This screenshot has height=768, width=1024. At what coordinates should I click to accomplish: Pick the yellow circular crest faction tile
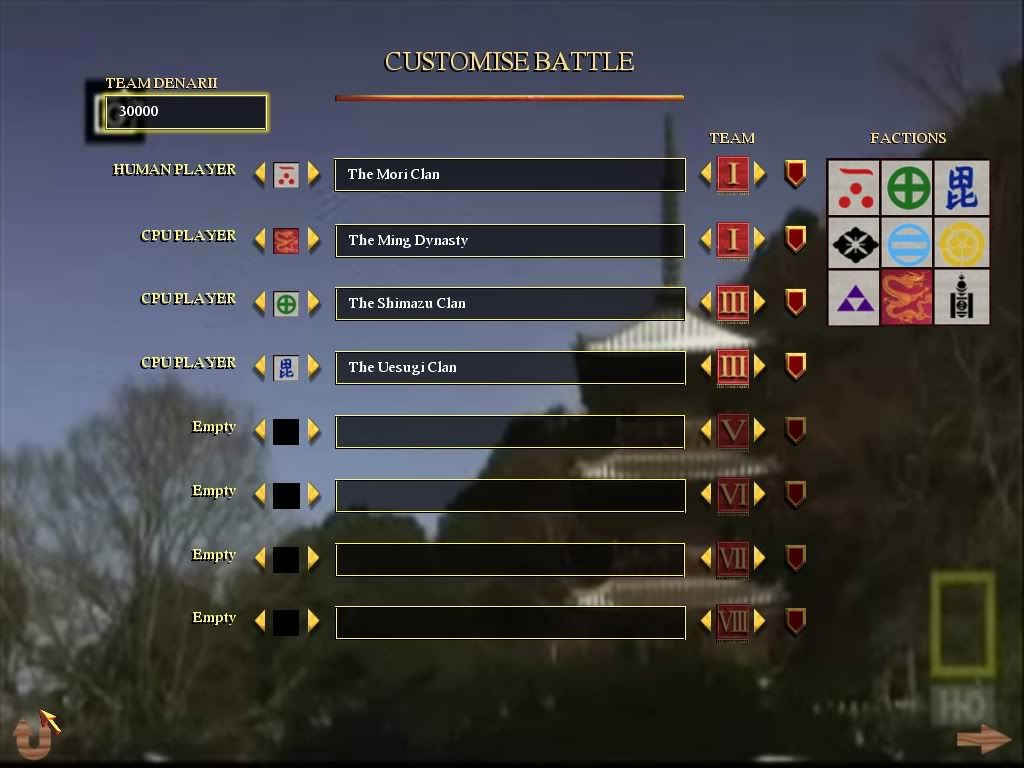961,243
